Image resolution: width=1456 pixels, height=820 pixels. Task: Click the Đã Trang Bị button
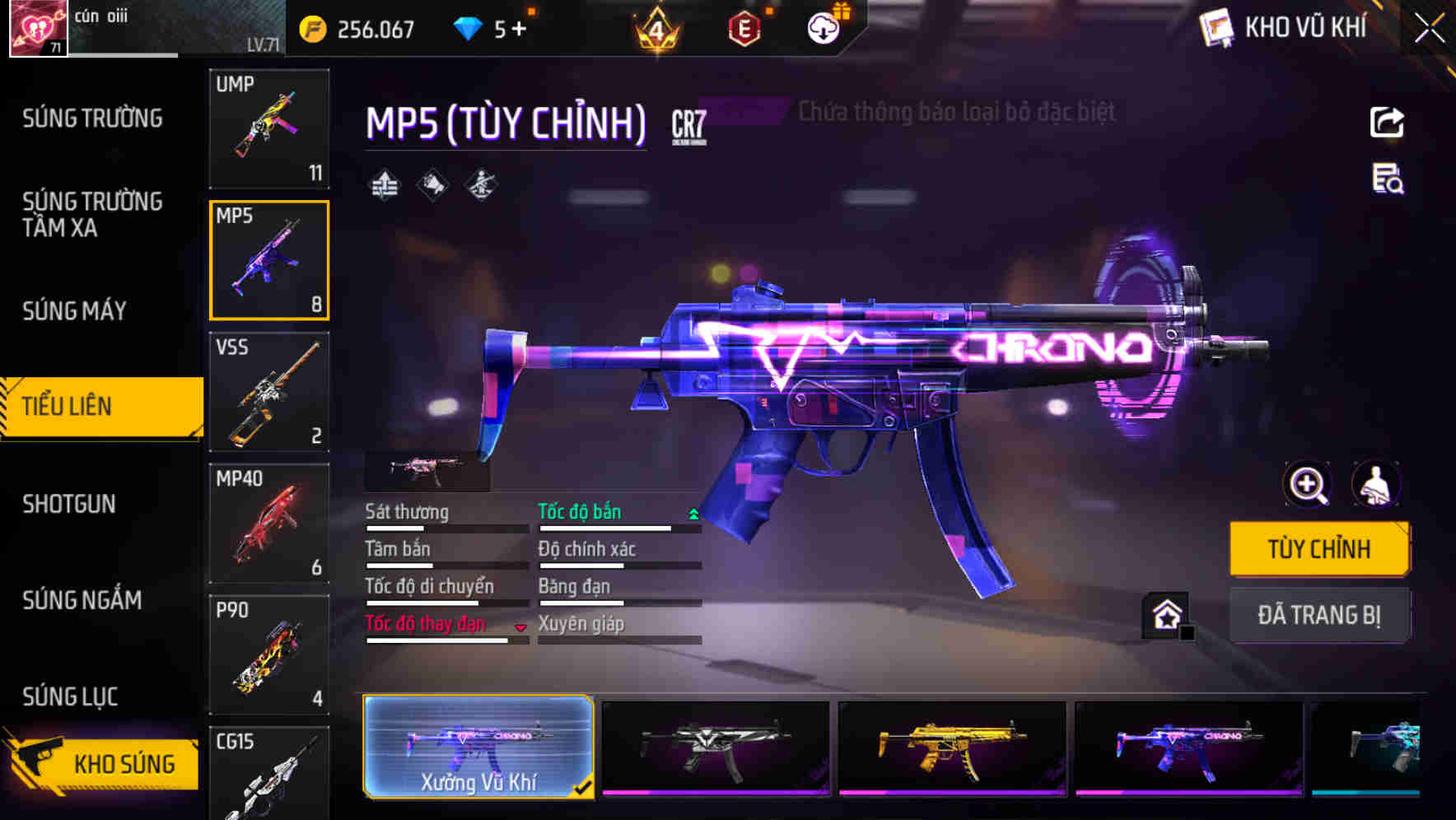(1320, 615)
